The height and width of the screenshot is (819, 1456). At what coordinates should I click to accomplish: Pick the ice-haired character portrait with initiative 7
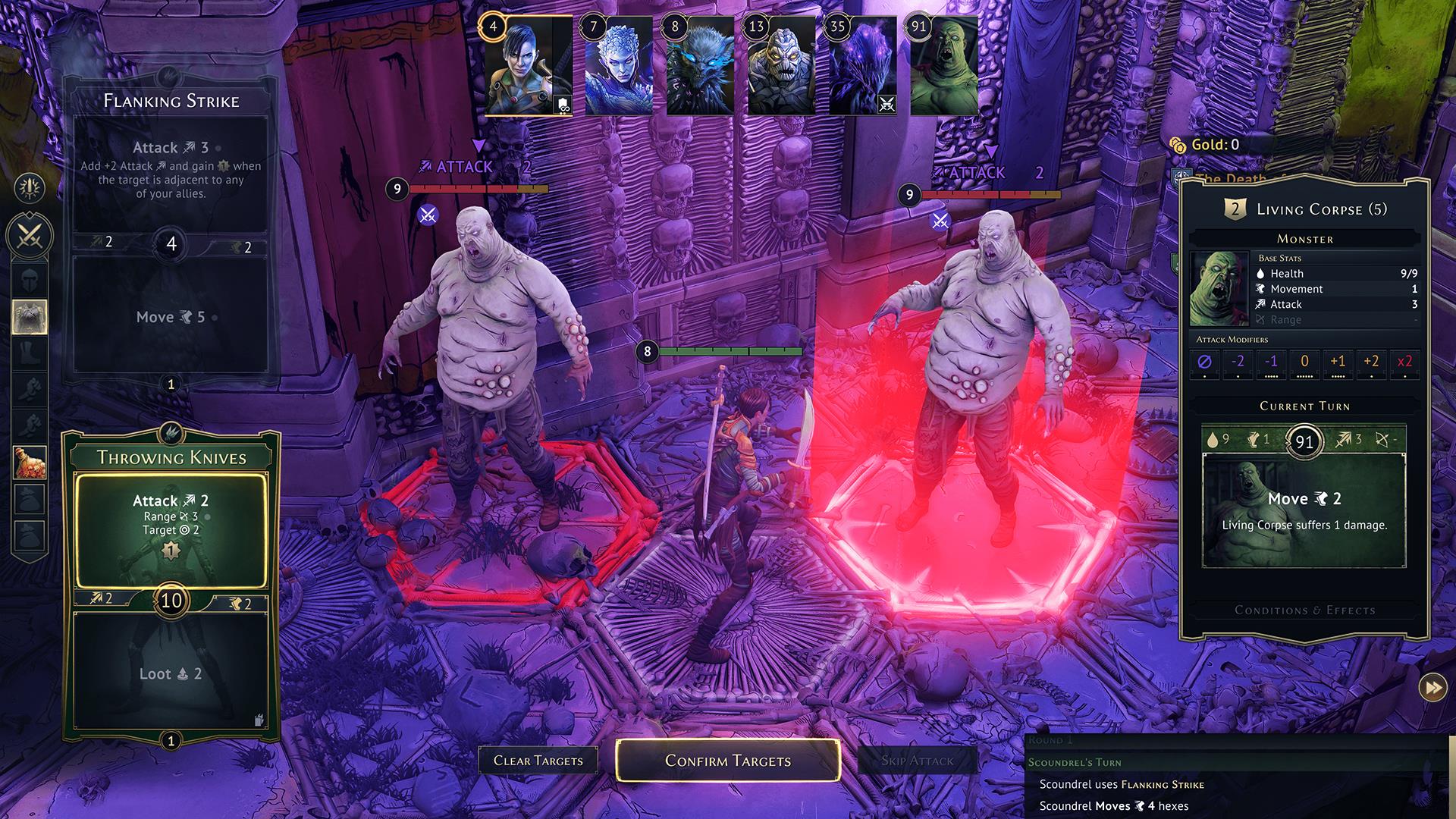[x=618, y=67]
